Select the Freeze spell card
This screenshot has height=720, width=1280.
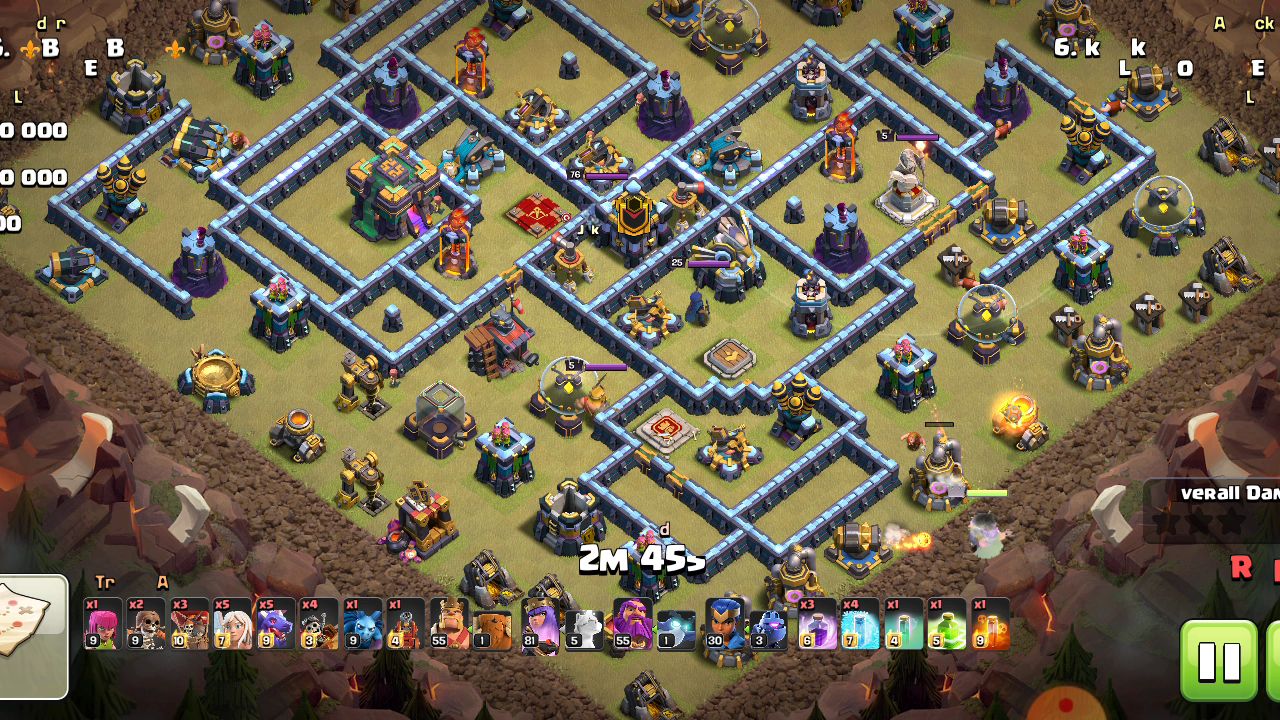click(x=860, y=624)
